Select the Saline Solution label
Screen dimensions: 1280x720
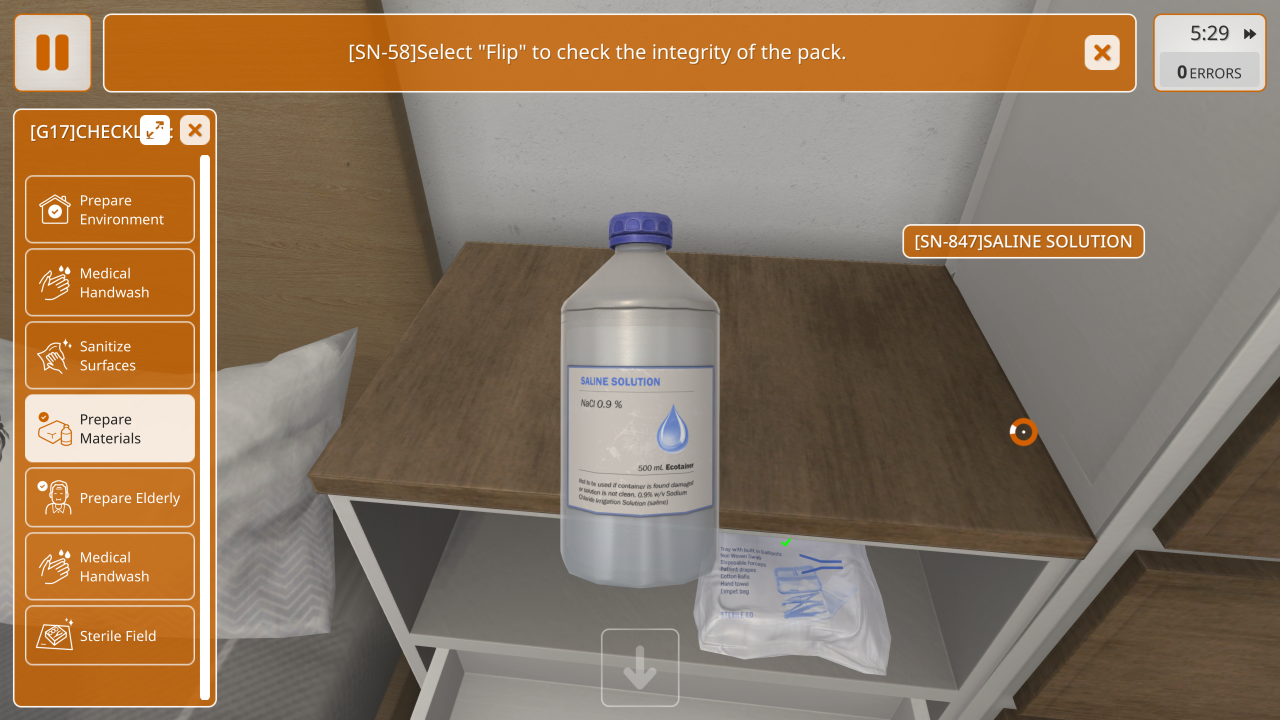pyautogui.click(x=1023, y=241)
